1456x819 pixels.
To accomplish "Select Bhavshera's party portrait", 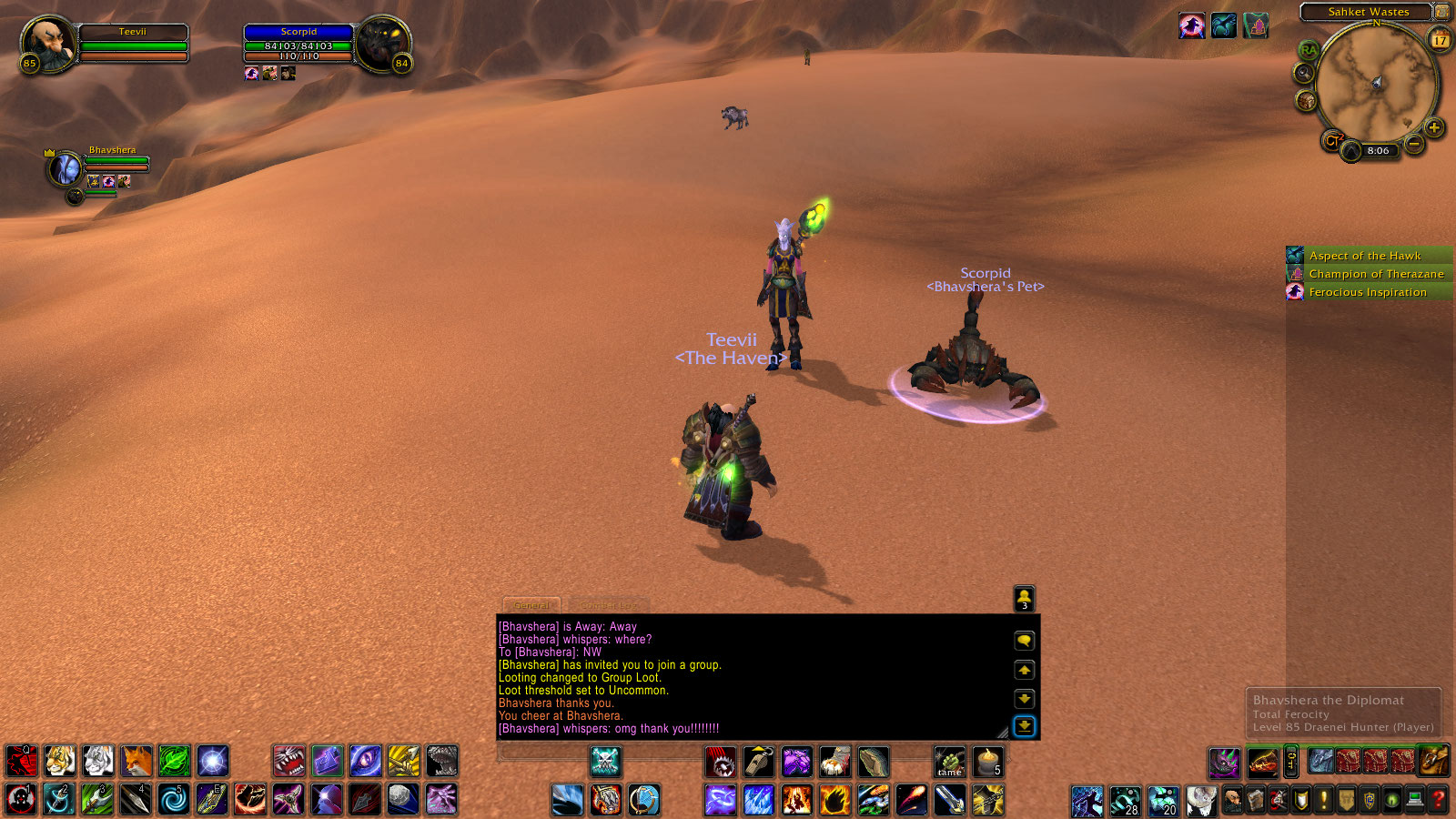I will pyautogui.click(x=65, y=168).
